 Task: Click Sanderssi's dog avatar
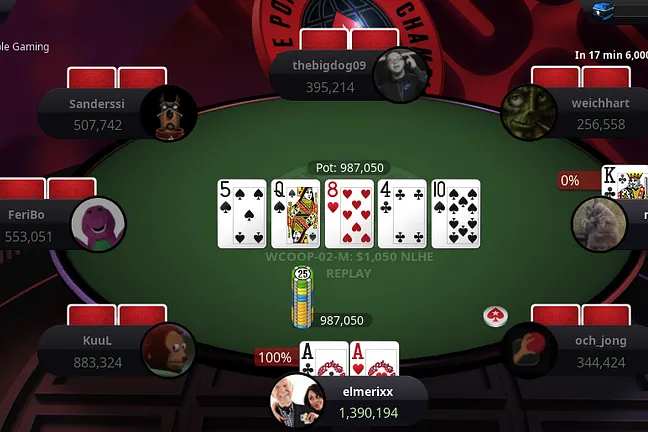click(x=169, y=112)
